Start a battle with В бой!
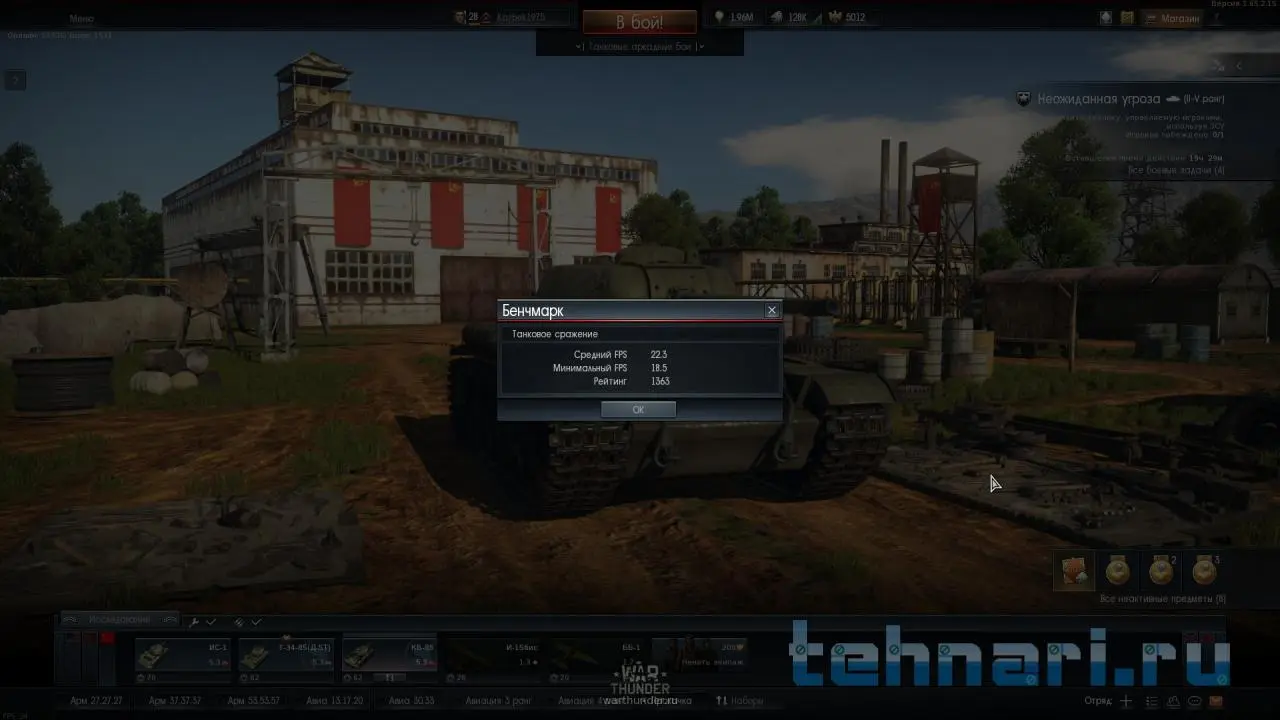Image resolution: width=1280 pixels, height=720 pixels. (639, 22)
